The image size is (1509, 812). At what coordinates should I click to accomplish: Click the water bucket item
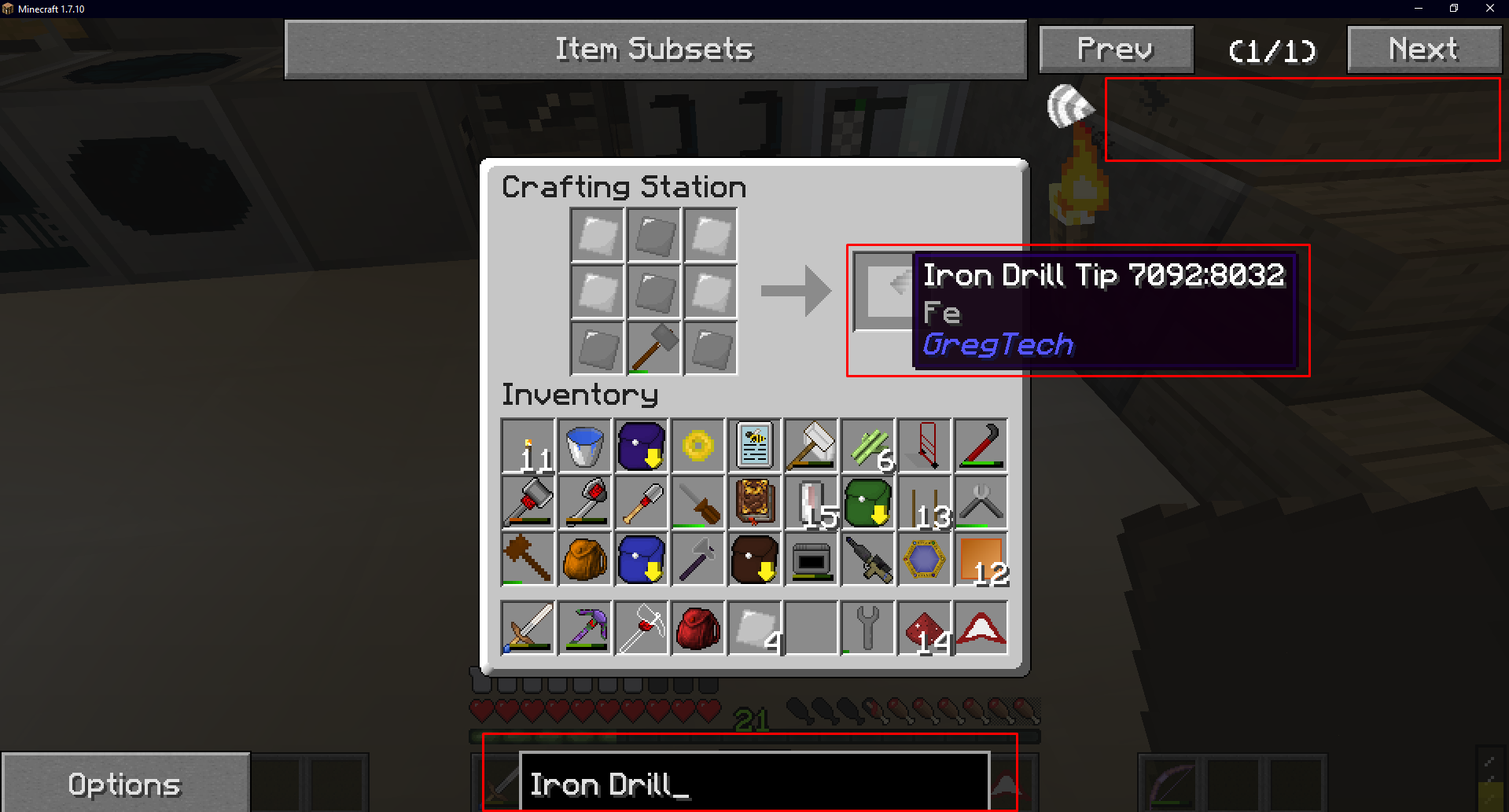click(x=585, y=446)
